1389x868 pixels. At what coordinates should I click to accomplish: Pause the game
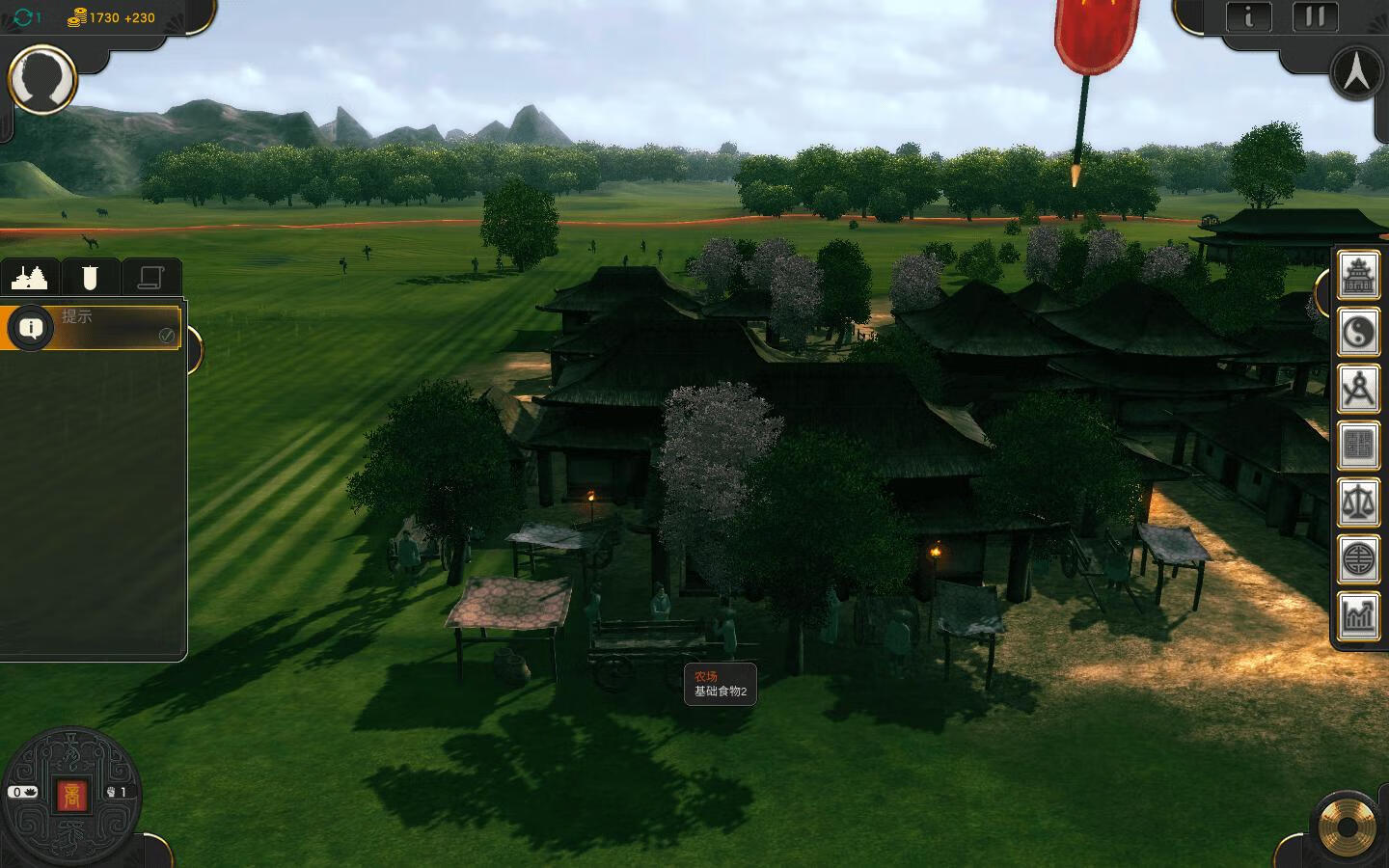click(1315, 16)
